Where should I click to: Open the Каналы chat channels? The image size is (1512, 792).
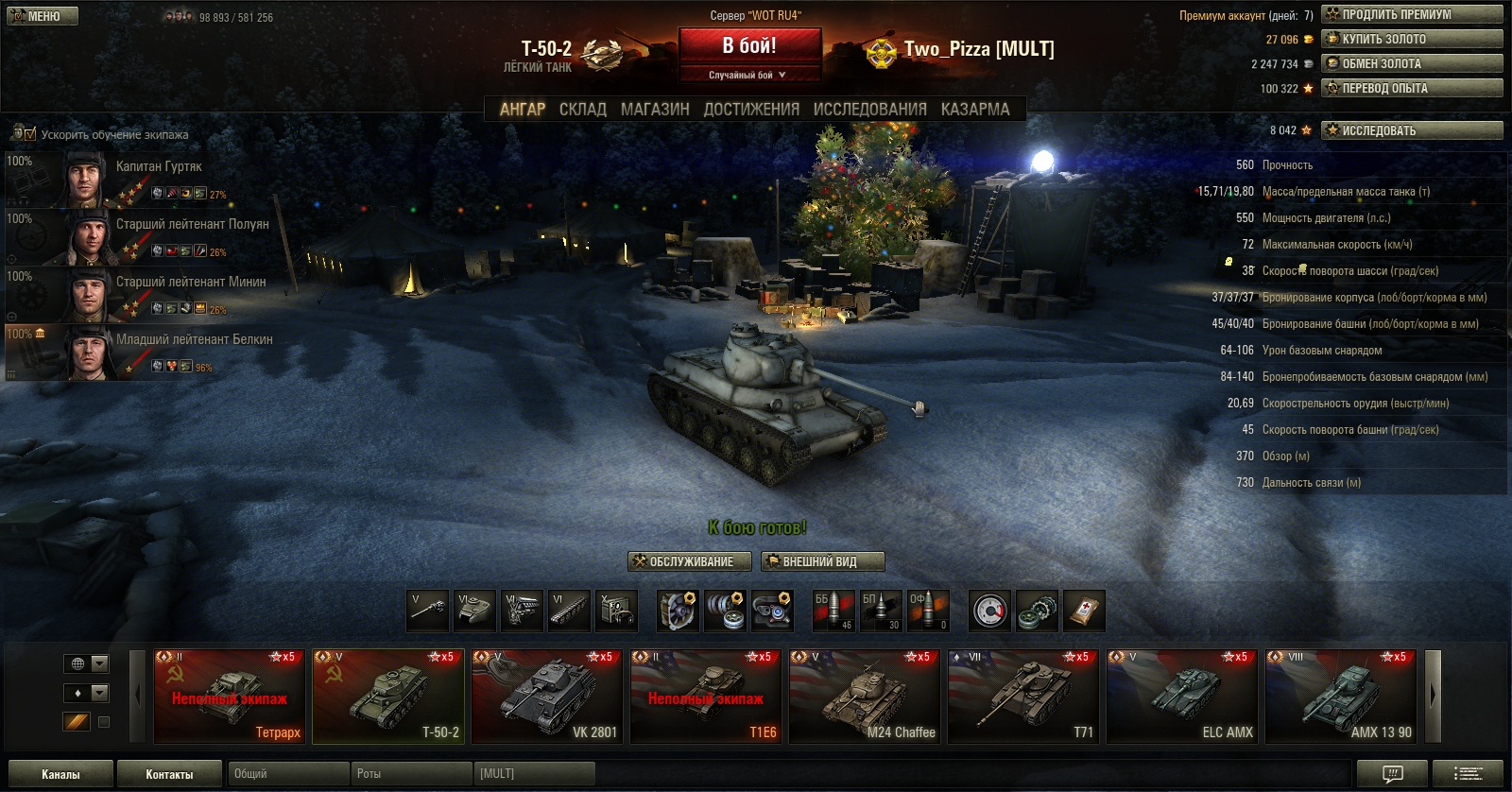coord(60,774)
